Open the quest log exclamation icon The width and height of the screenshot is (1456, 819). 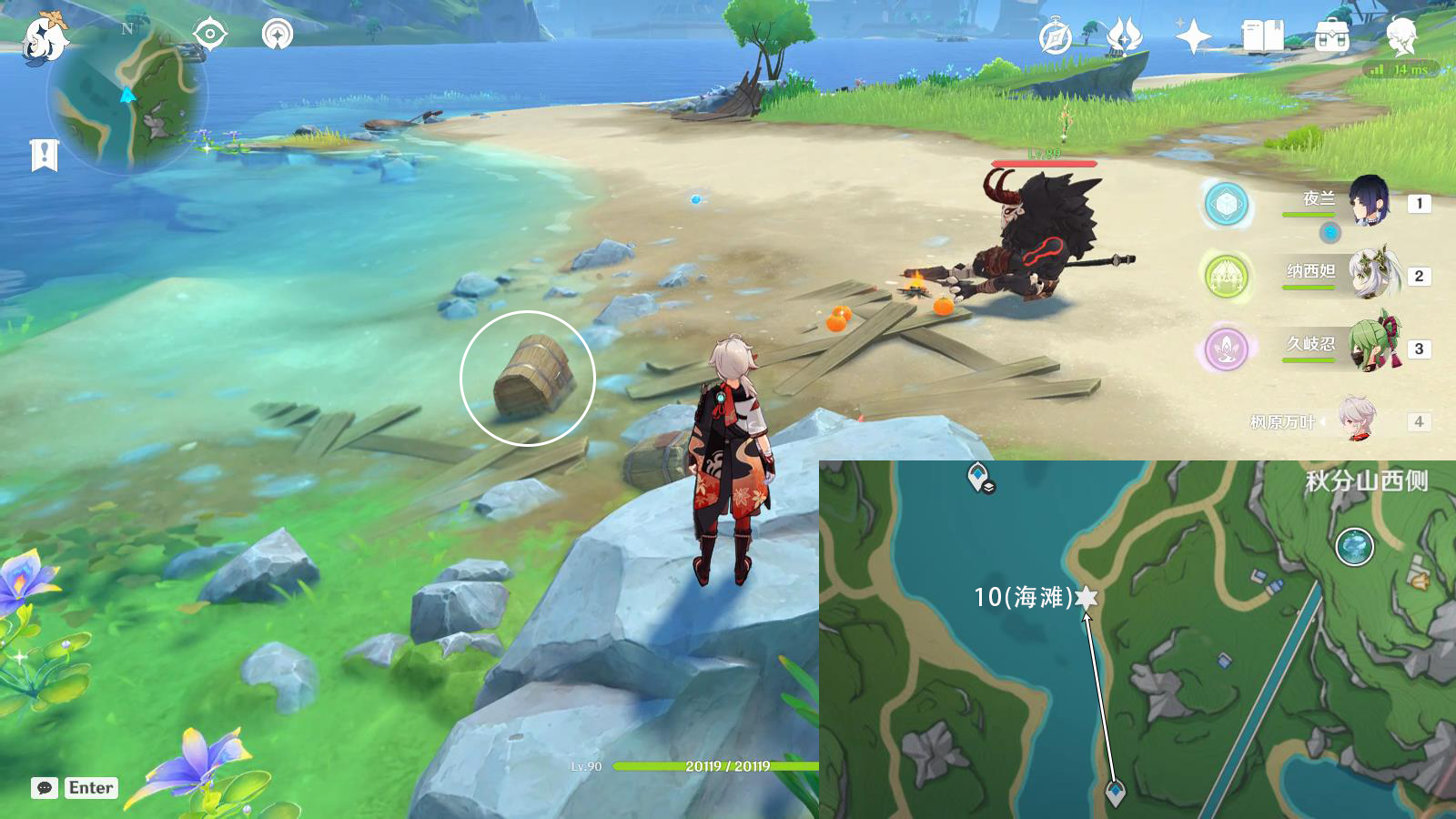pyautogui.click(x=44, y=155)
